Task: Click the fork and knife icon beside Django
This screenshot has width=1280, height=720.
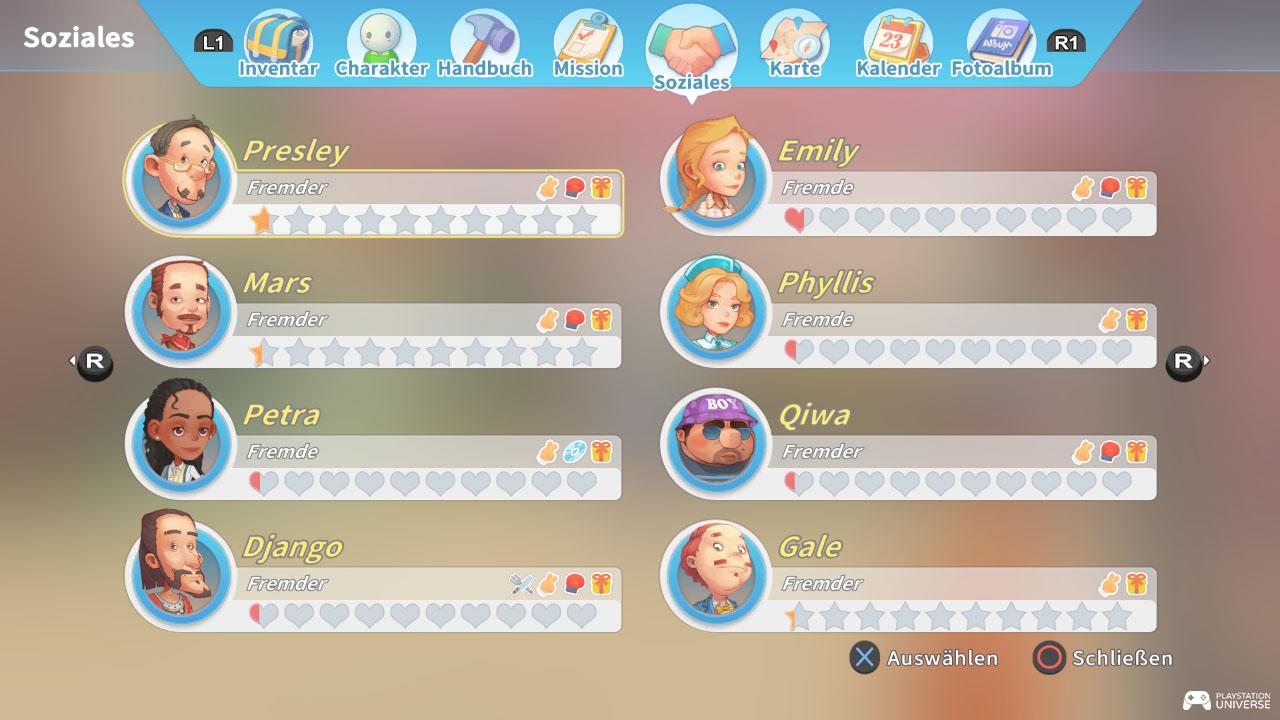Action: [519, 583]
